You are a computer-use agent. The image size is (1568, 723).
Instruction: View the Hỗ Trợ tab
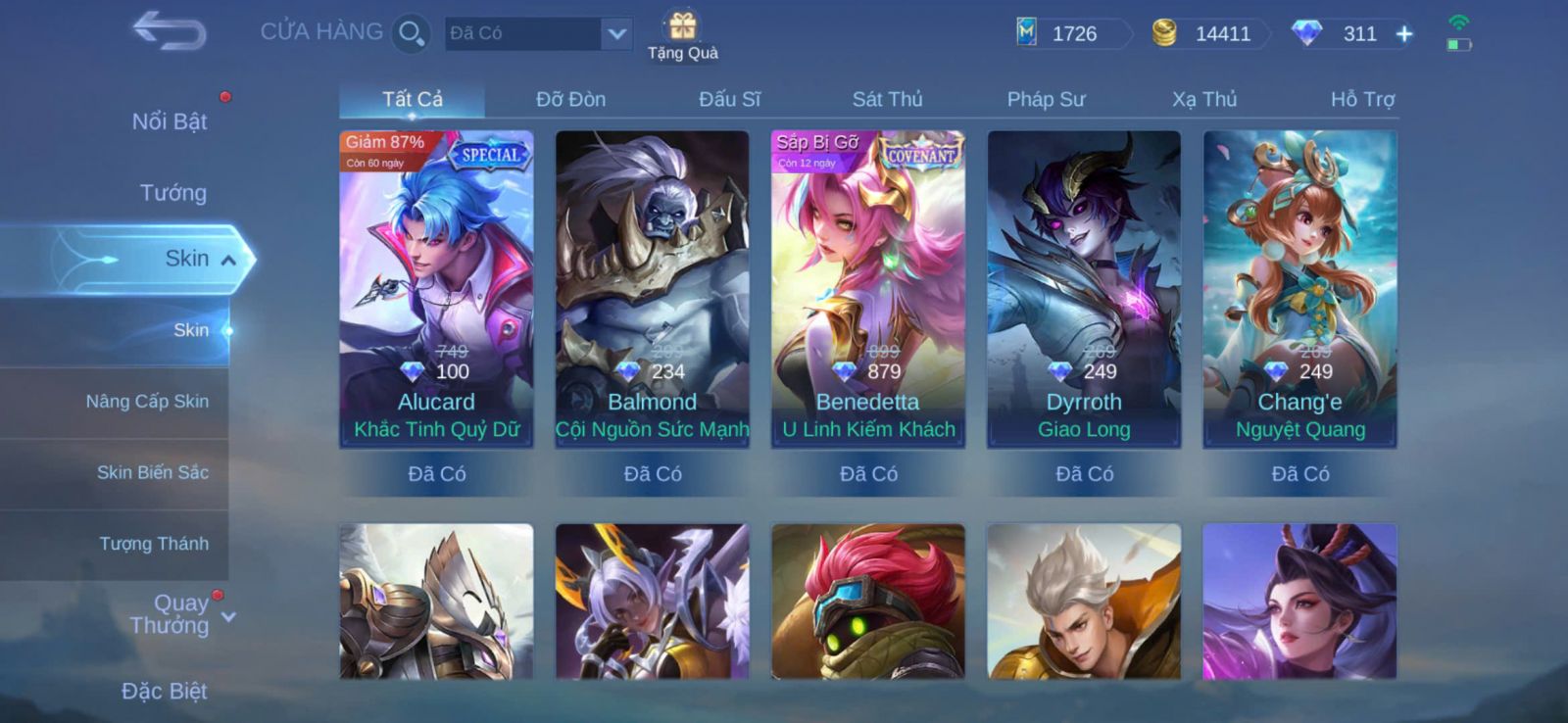1362,99
